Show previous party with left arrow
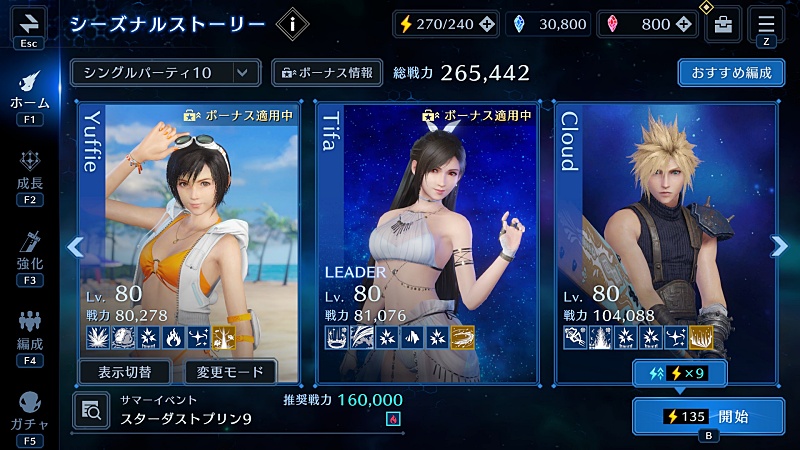800x450 pixels. tap(74, 246)
